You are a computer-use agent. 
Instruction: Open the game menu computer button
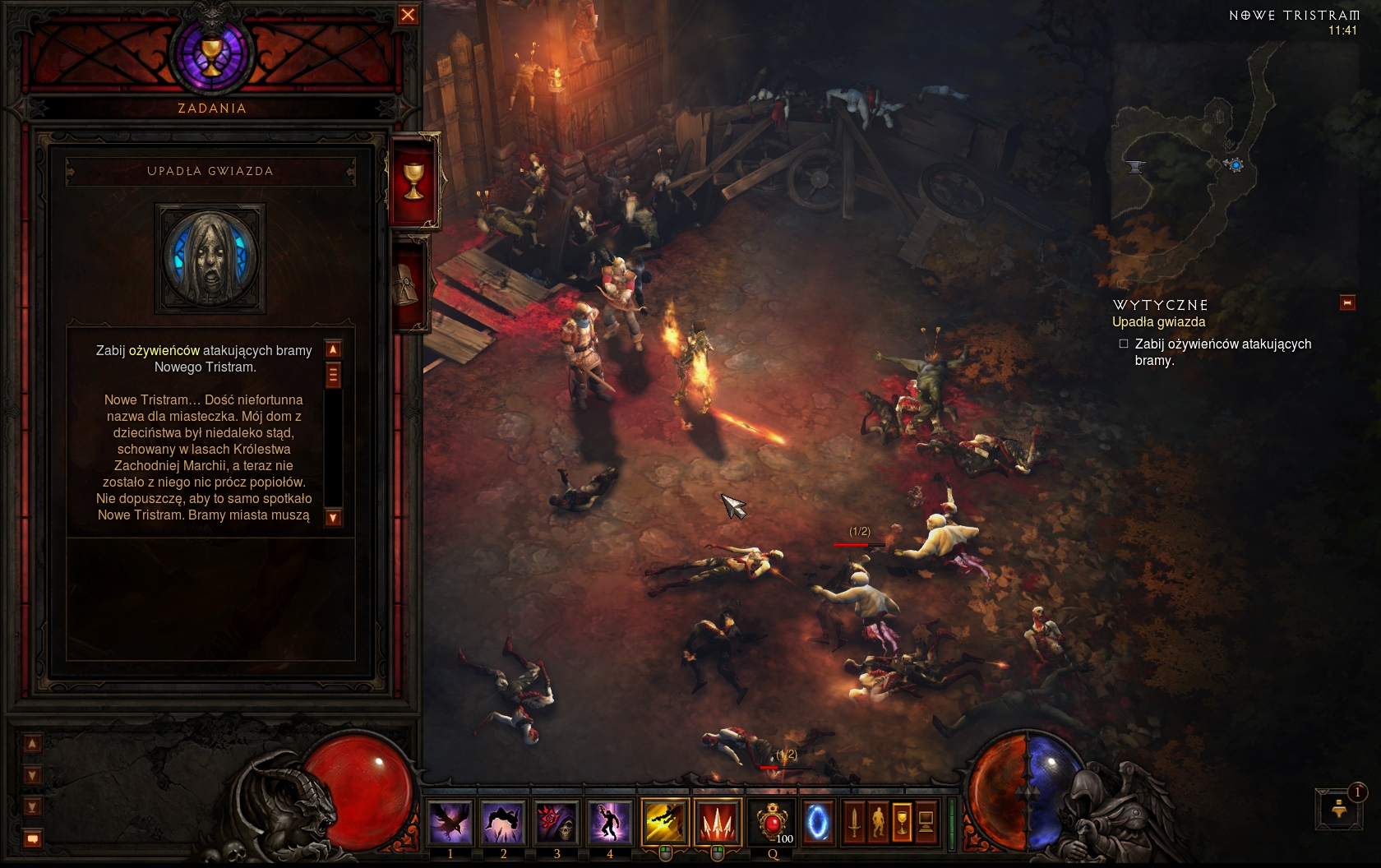[926, 822]
